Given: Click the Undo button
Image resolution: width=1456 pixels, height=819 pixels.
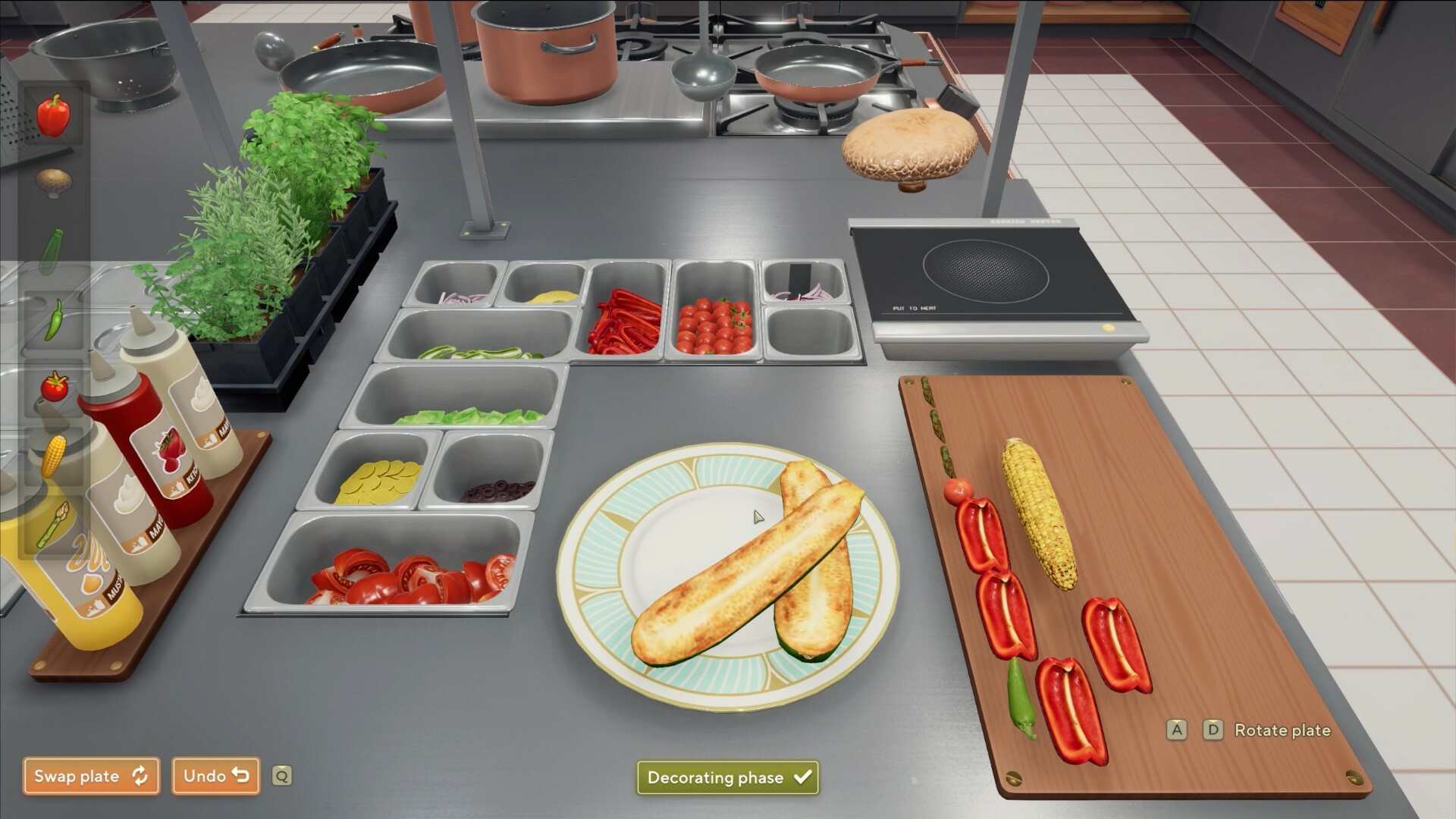Looking at the screenshot, I should 215,776.
